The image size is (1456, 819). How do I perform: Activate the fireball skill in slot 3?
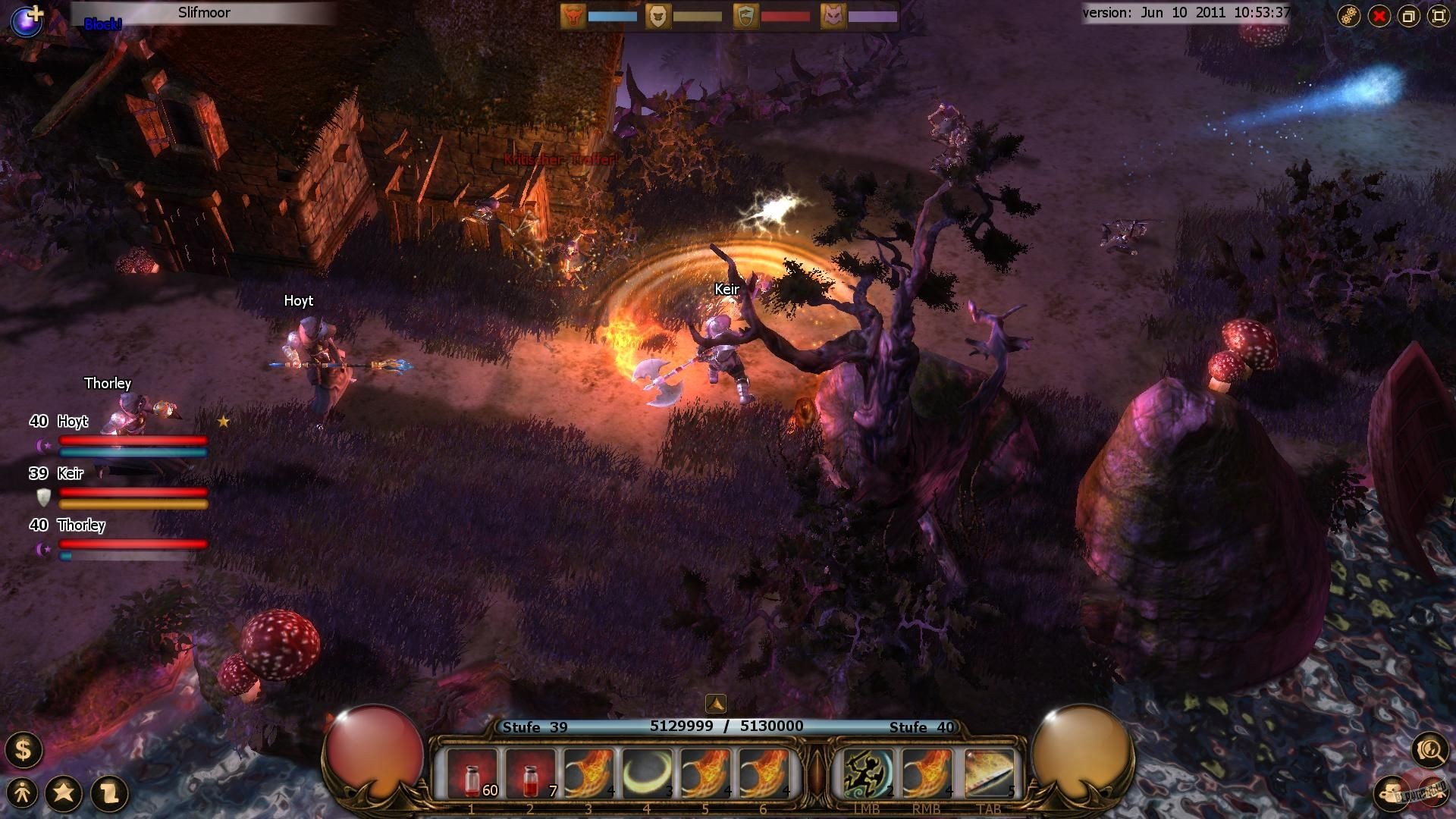[x=588, y=772]
